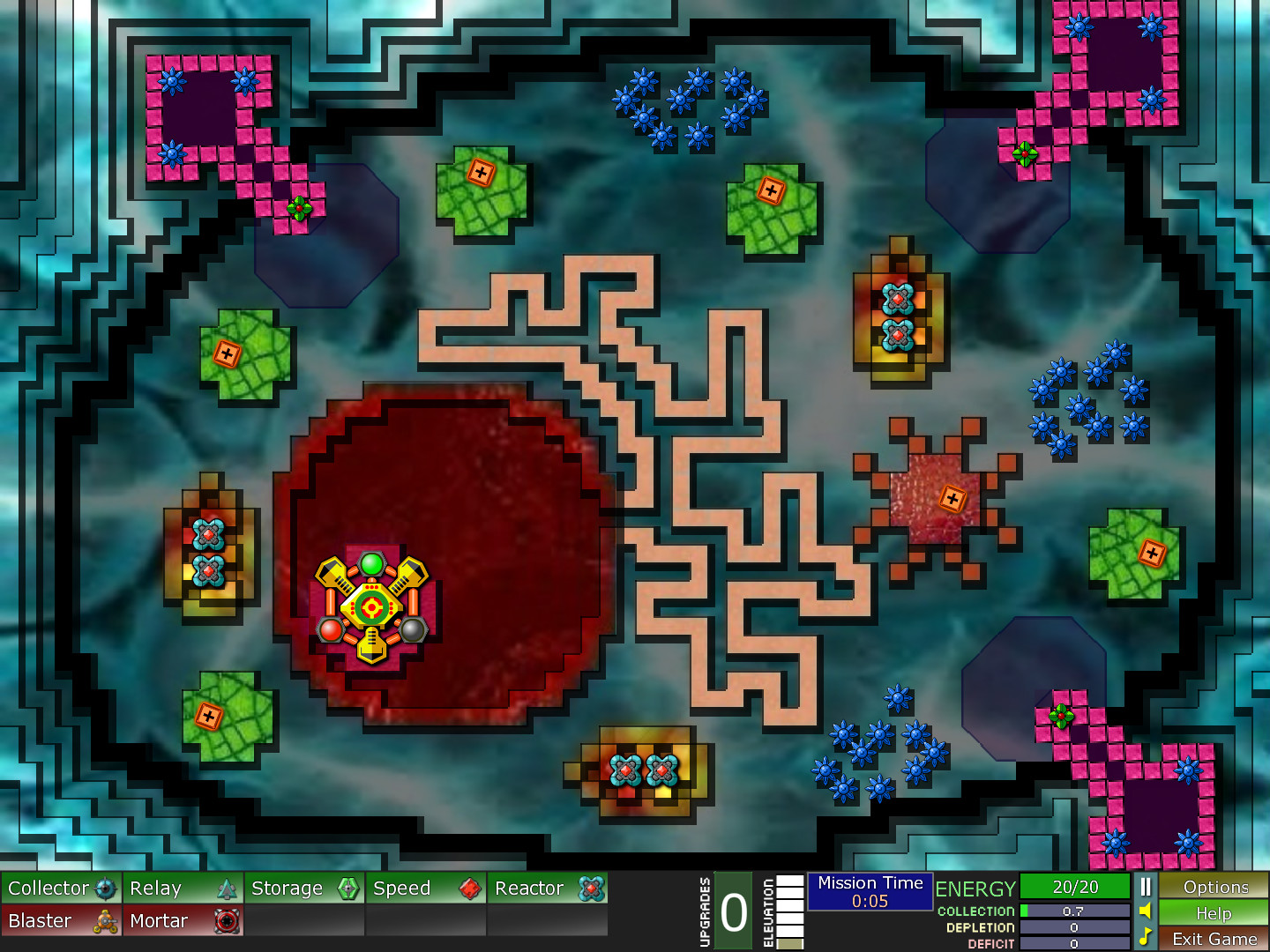Pause the game using the pause icon
Screen dimensions: 1270x952
[x=1145, y=888]
